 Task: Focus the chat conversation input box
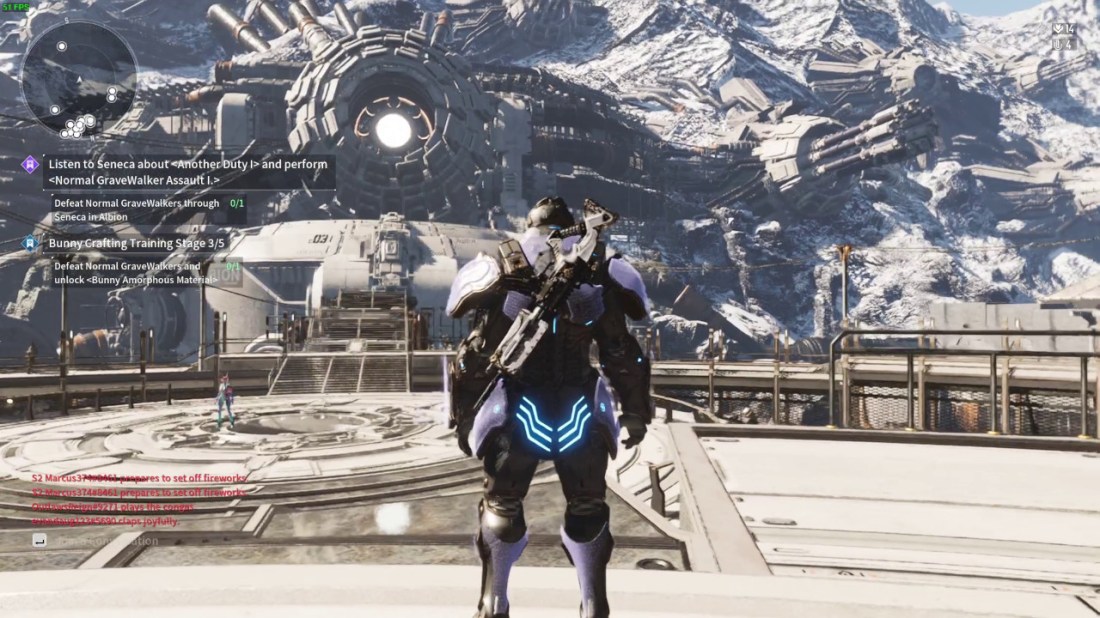tap(110, 541)
